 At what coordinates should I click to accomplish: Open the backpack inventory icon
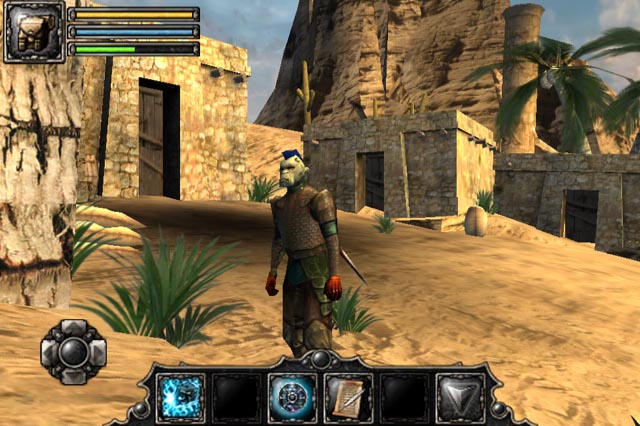(33, 32)
